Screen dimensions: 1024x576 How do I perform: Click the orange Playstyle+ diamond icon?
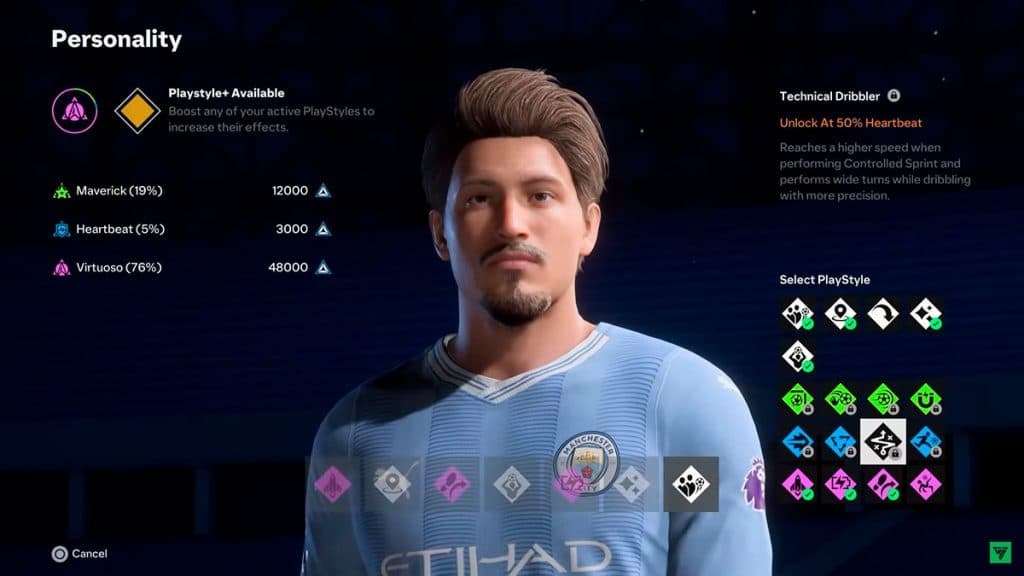138,111
